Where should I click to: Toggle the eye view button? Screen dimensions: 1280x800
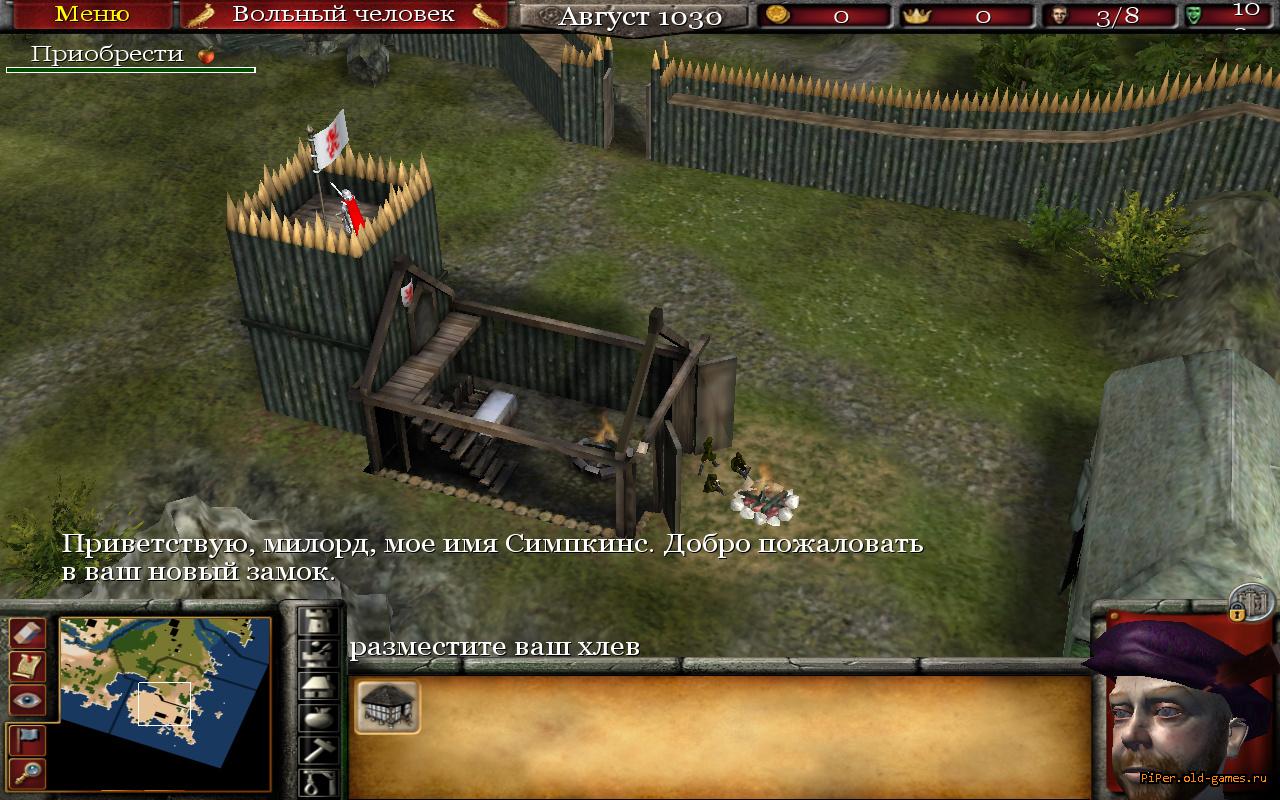point(27,700)
